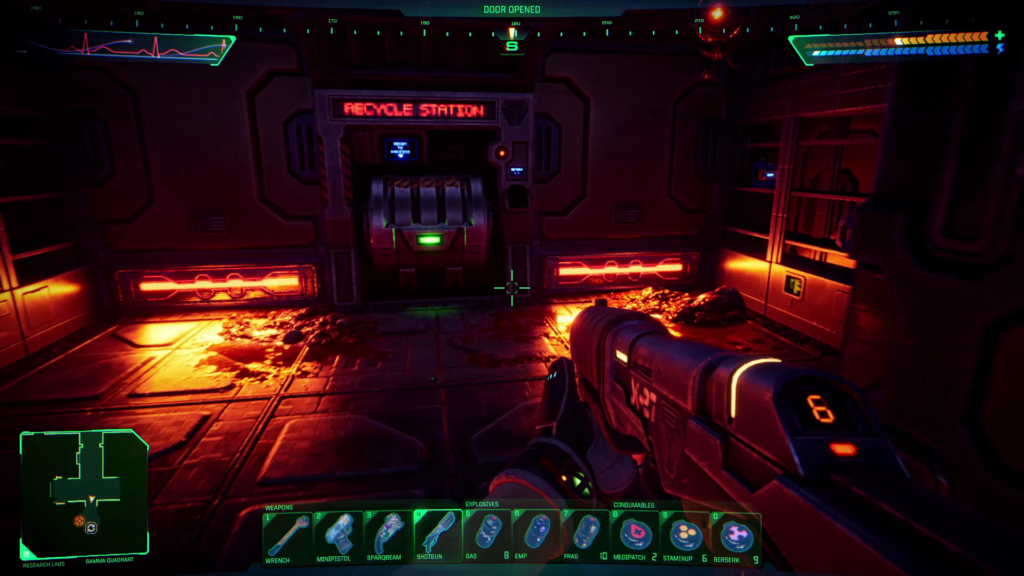Choose the Shotgun hotbar slot
The height and width of the screenshot is (576, 1024).
pos(437,535)
